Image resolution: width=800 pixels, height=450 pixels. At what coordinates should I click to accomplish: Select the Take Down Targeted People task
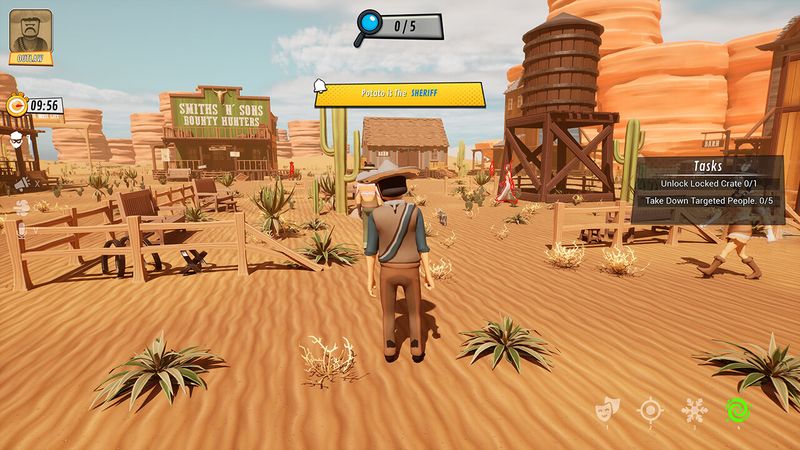[708, 201]
